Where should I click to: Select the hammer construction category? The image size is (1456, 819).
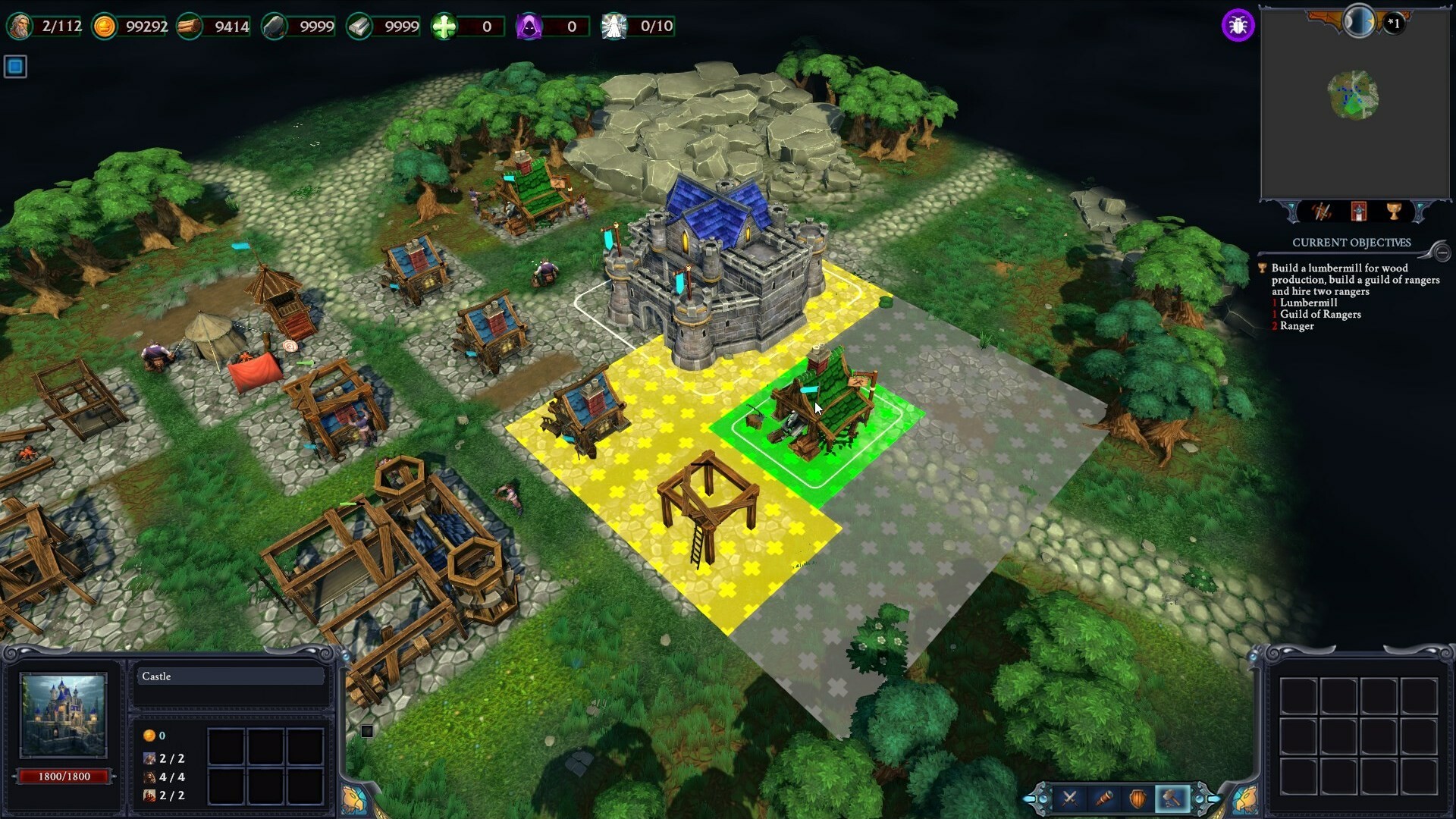coord(1172,798)
